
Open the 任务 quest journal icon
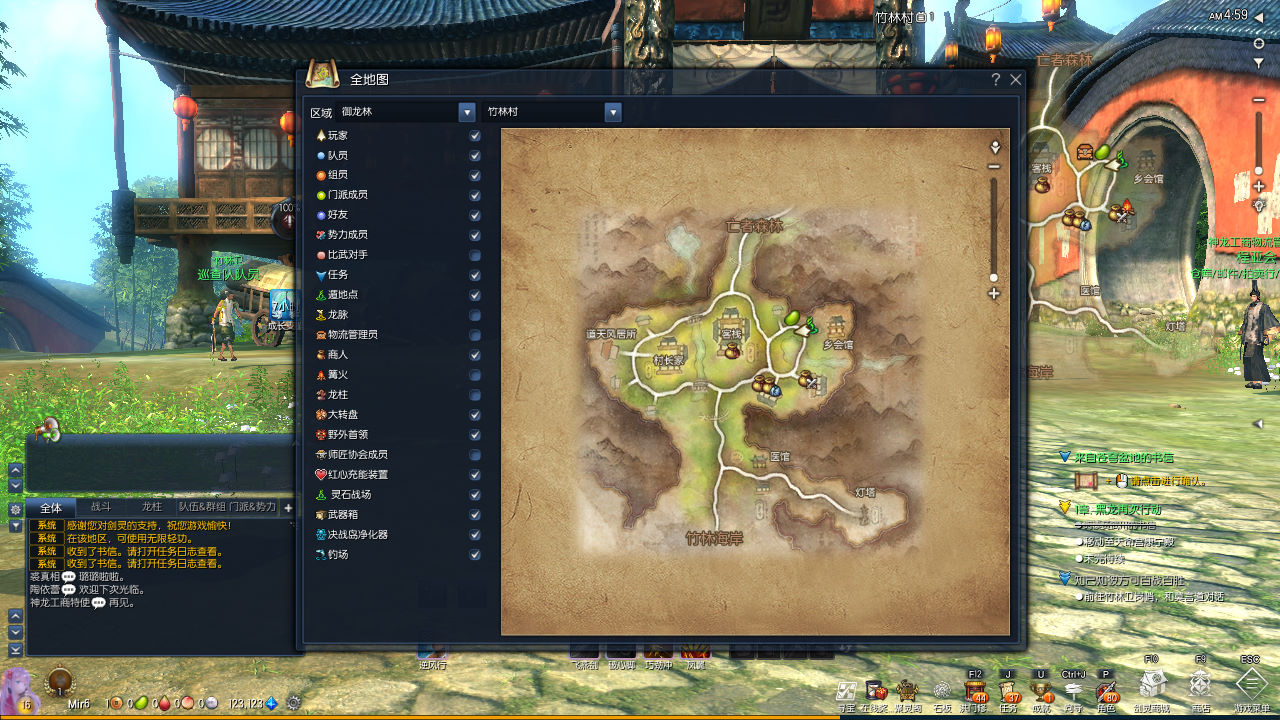1008,690
